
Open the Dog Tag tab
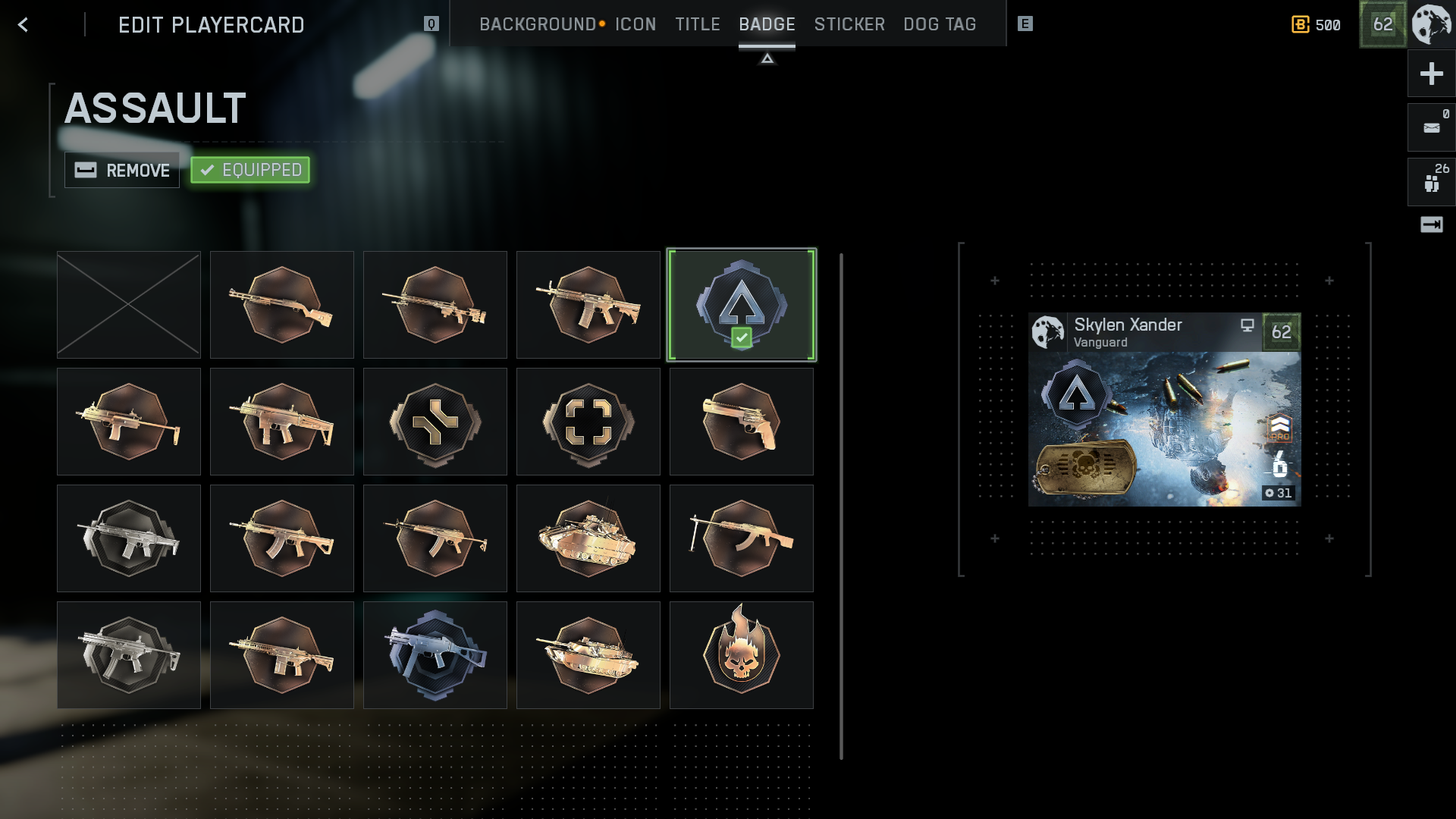click(x=940, y=24)
